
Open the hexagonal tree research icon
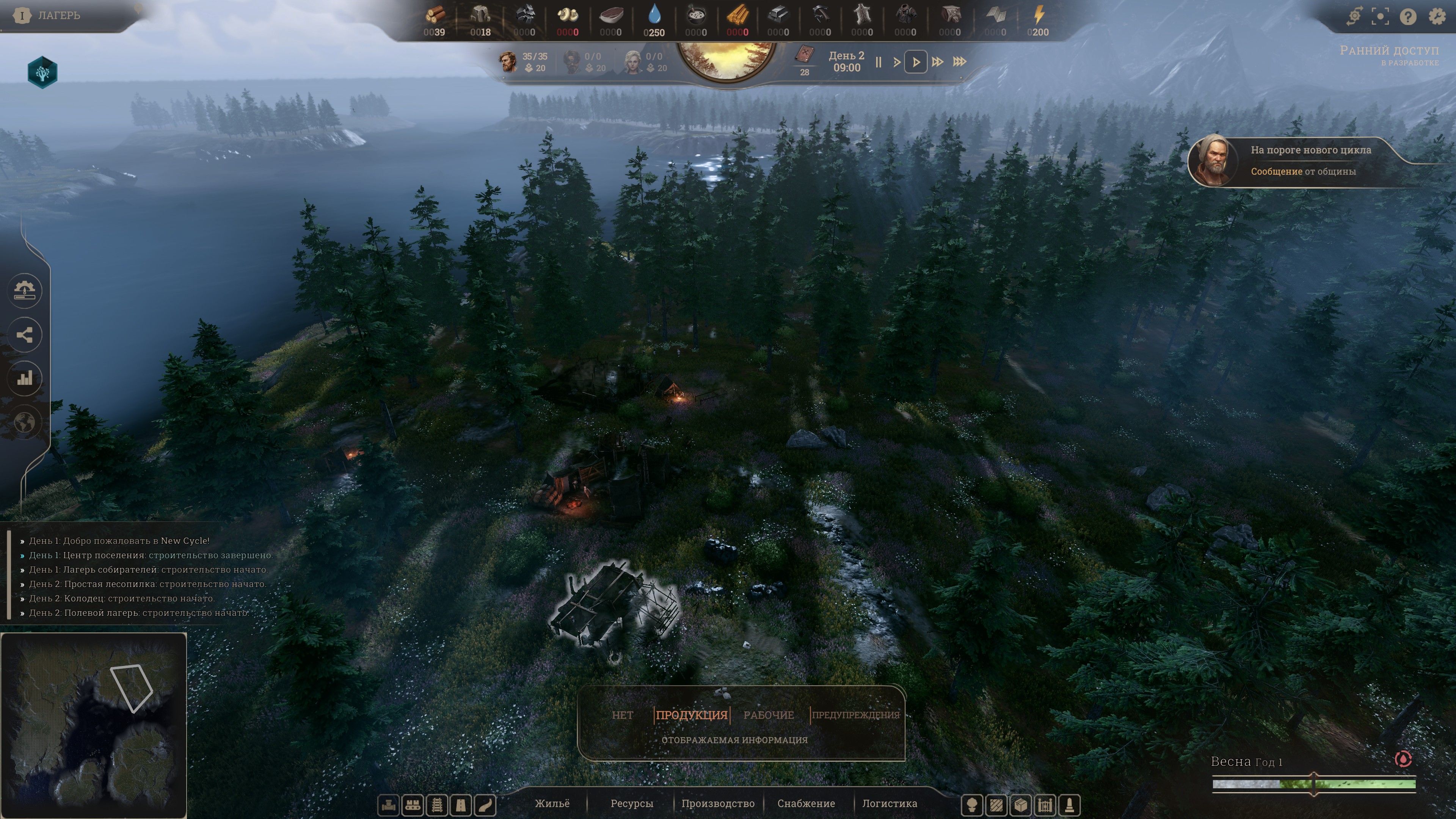tap(42, 72)
